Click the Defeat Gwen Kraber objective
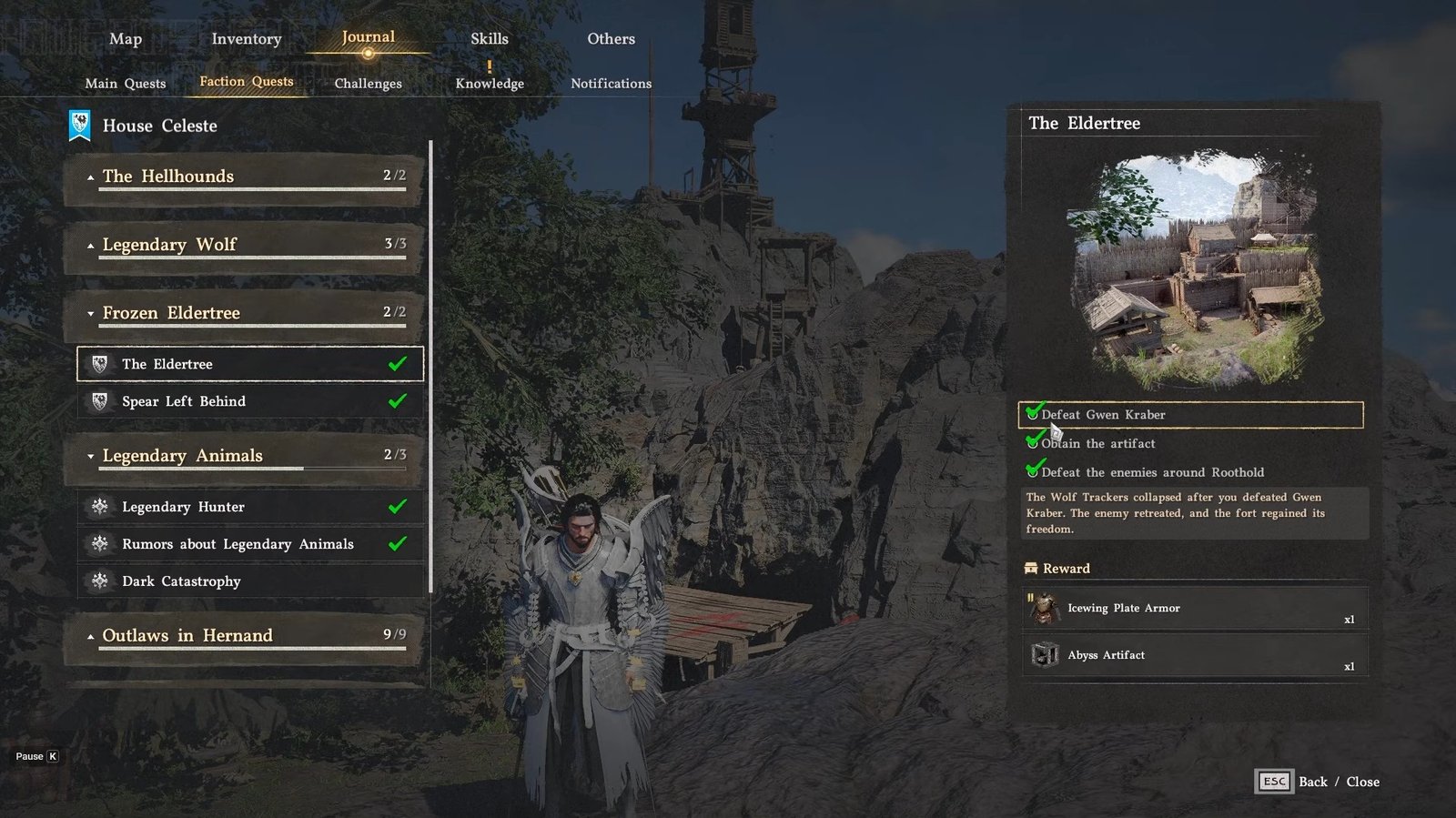Screen dimensions: 1456x818 [x=1190, y=415]
